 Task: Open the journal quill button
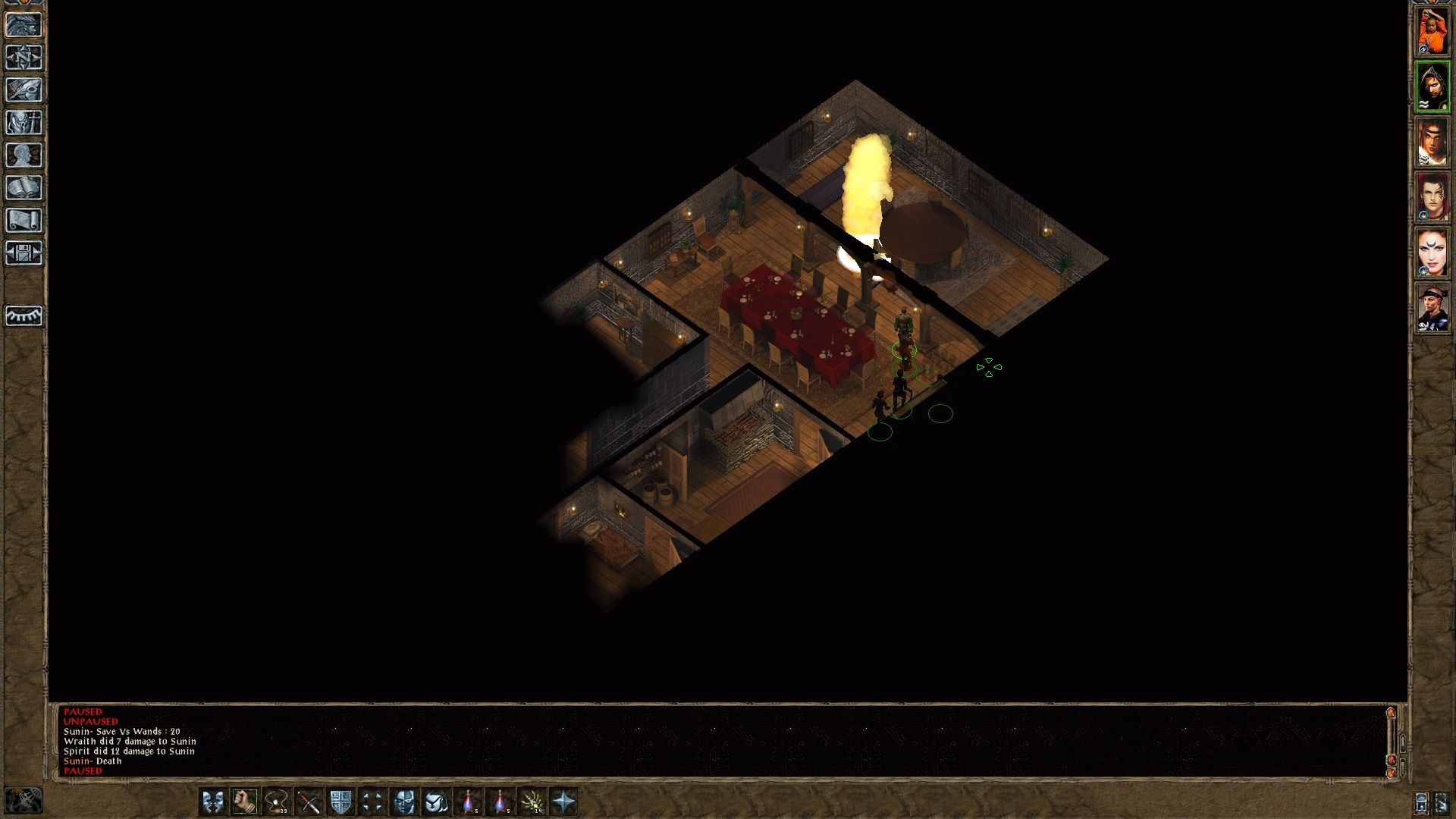click(24, 90)
